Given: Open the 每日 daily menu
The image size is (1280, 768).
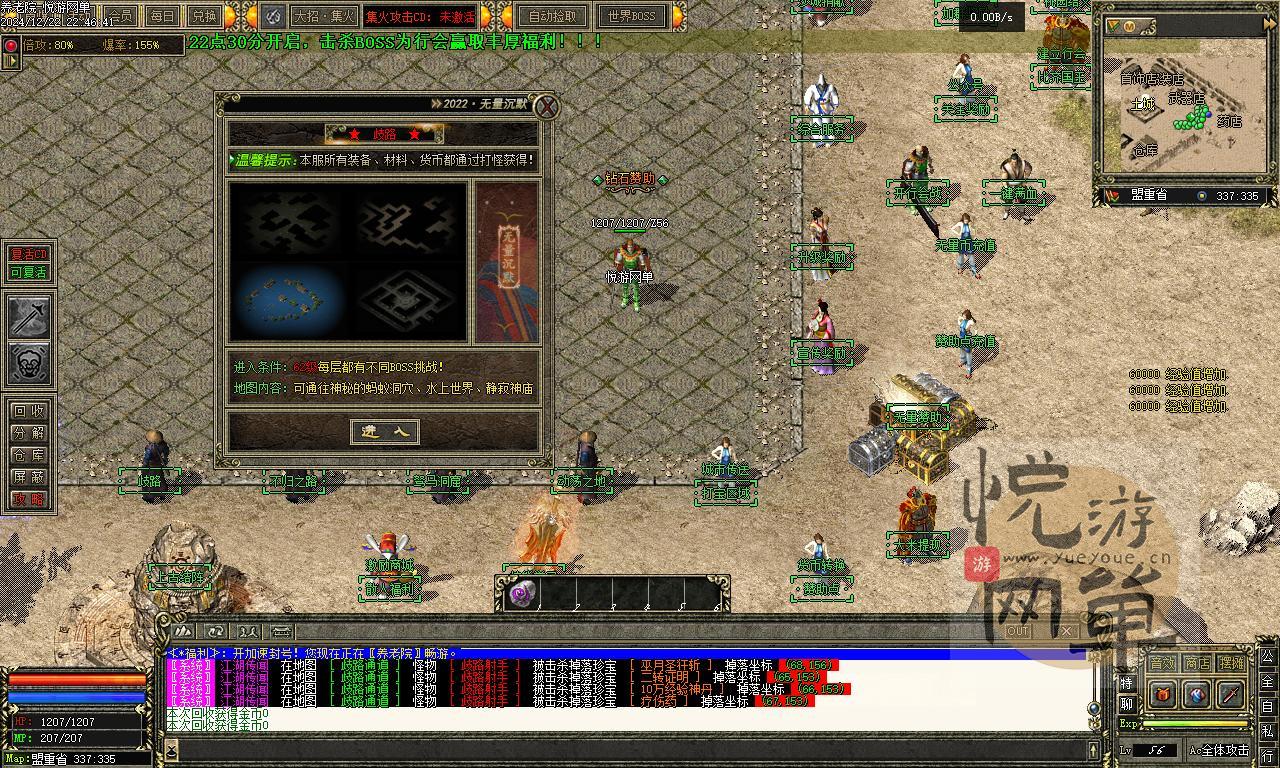Looking at the screenshot, I should click(x=162, y=16).
